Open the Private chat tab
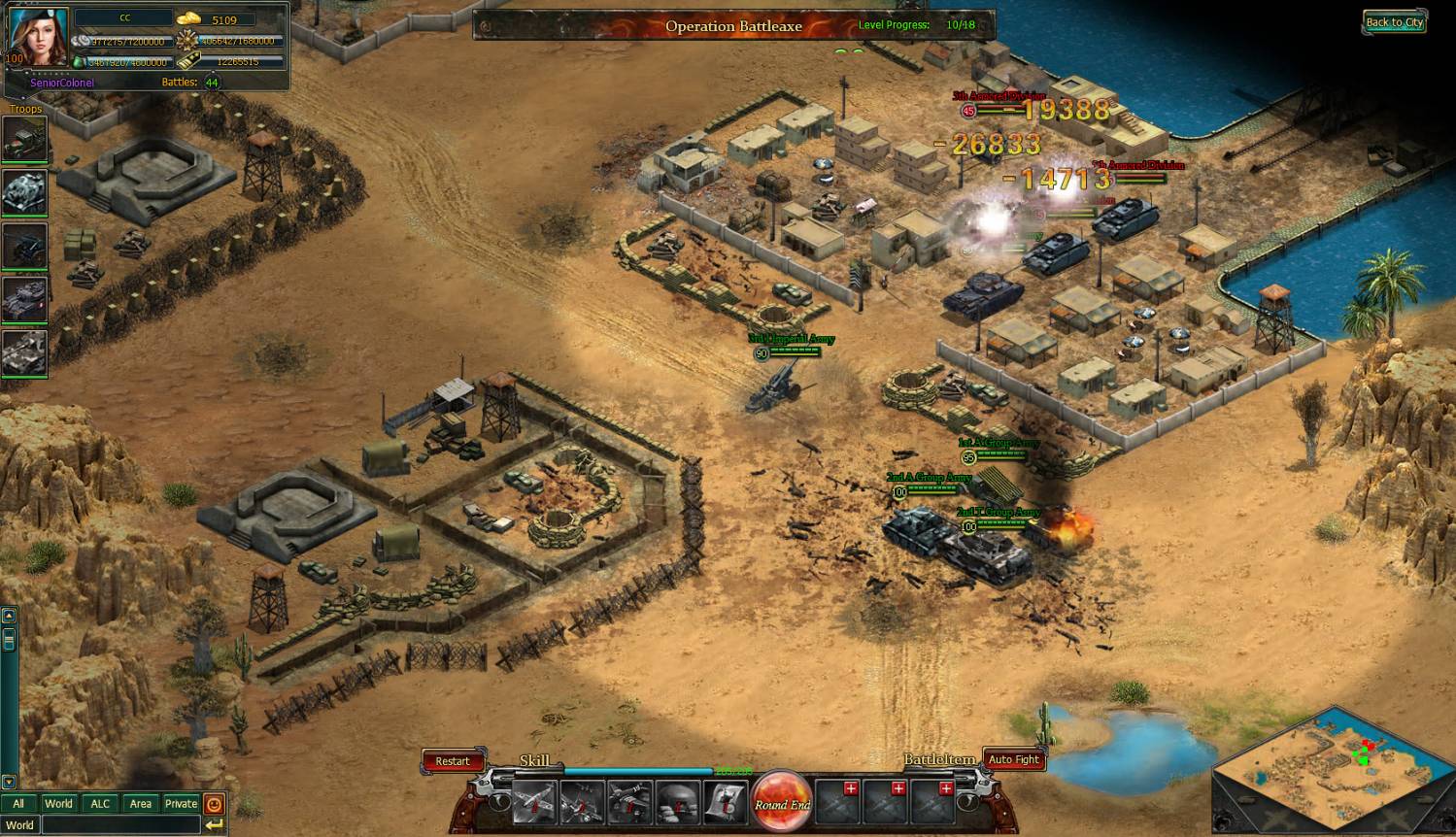 [x=181, y=803]
